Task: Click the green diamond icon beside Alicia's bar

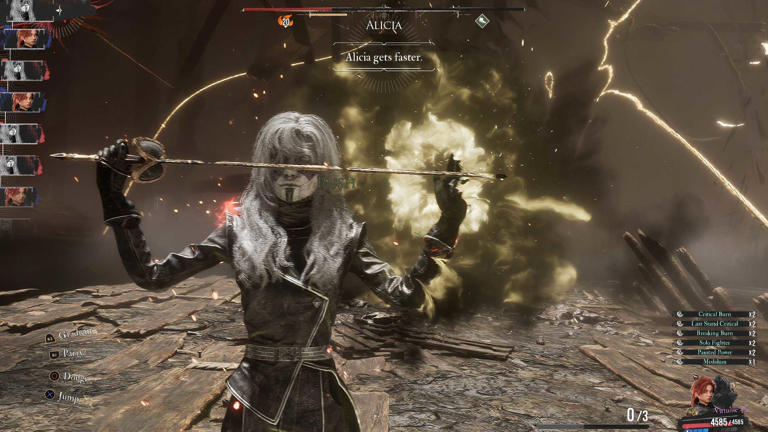Action: coord(482,20)
